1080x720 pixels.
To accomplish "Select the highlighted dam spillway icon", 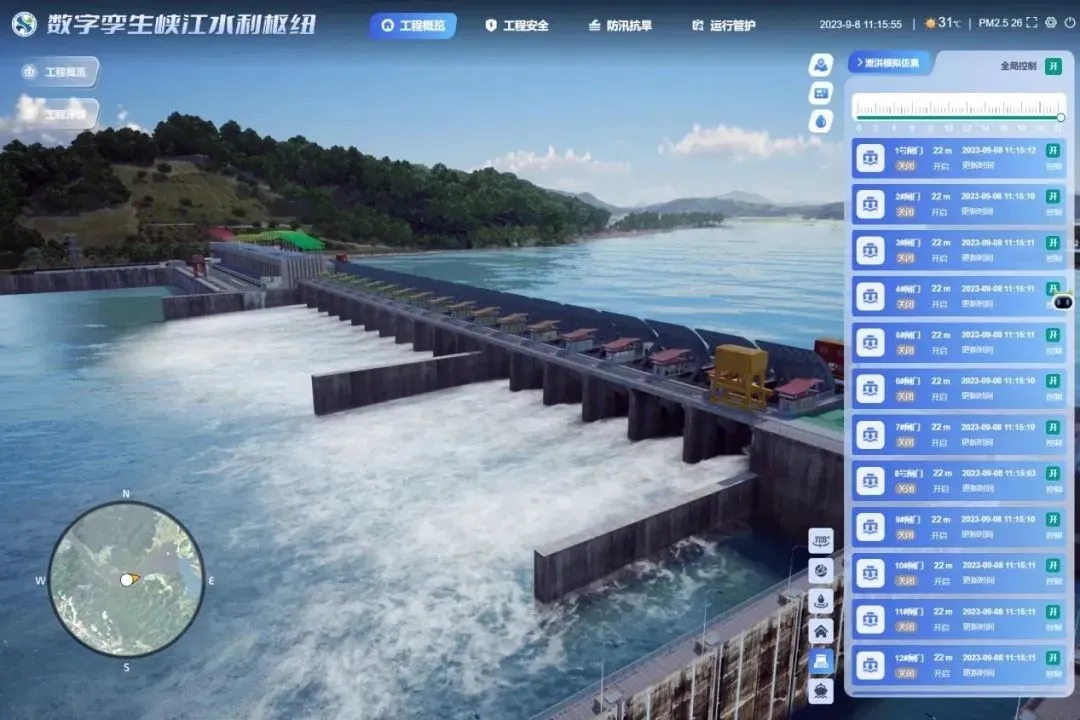I will [x=821, y=661].
